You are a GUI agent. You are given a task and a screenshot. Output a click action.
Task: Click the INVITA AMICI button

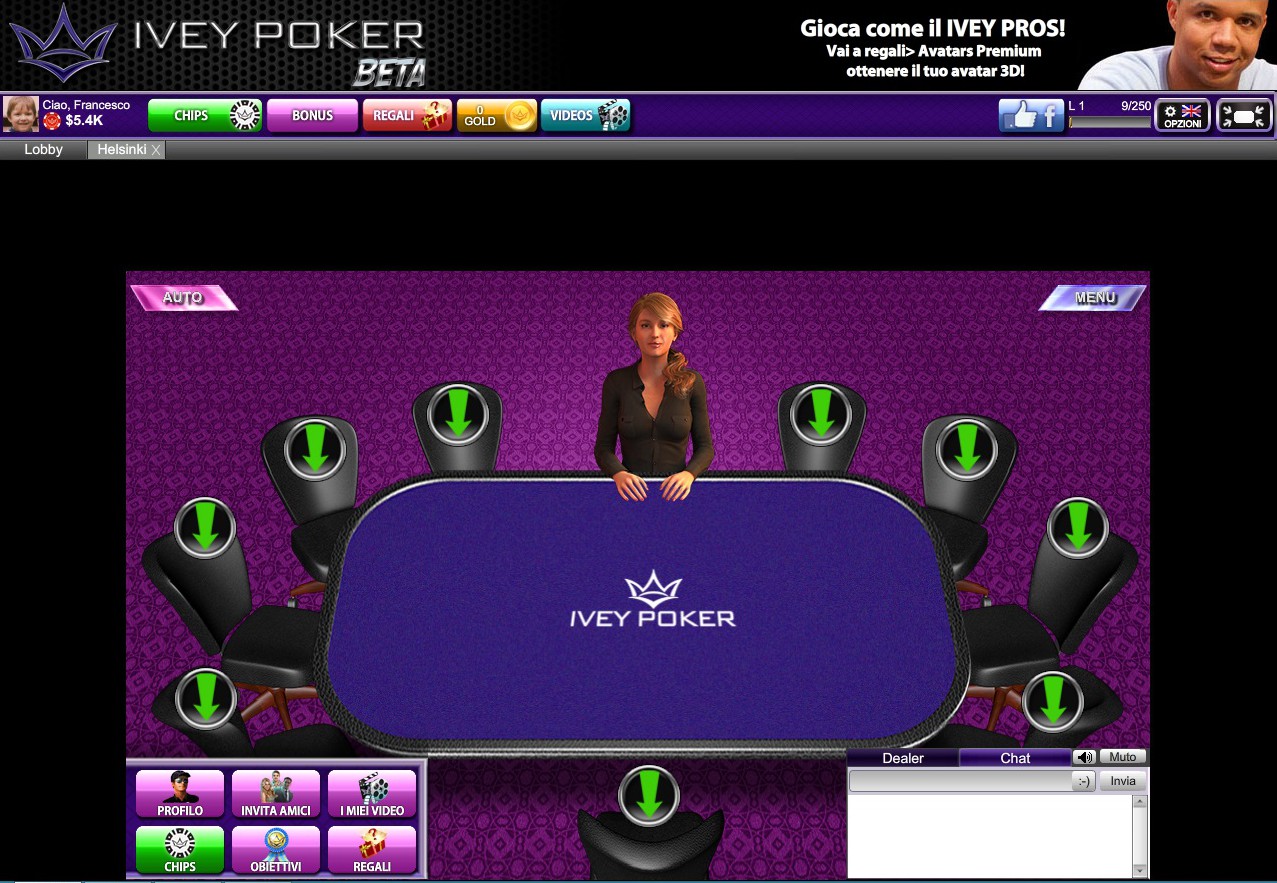click(x=276, y=794)
